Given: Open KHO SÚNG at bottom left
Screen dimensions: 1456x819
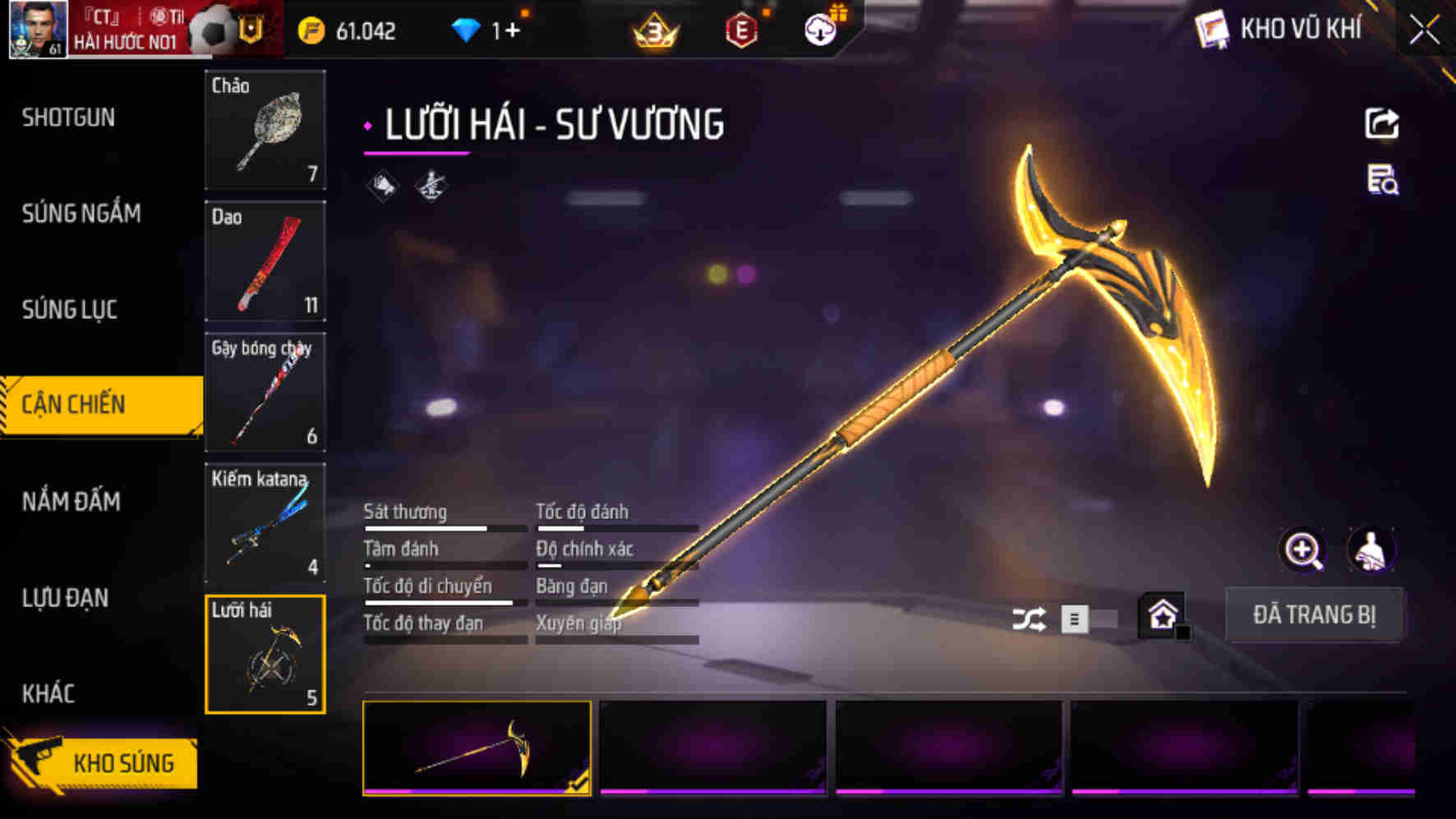Looking at the screenshot, I should [x=123, y=761].
